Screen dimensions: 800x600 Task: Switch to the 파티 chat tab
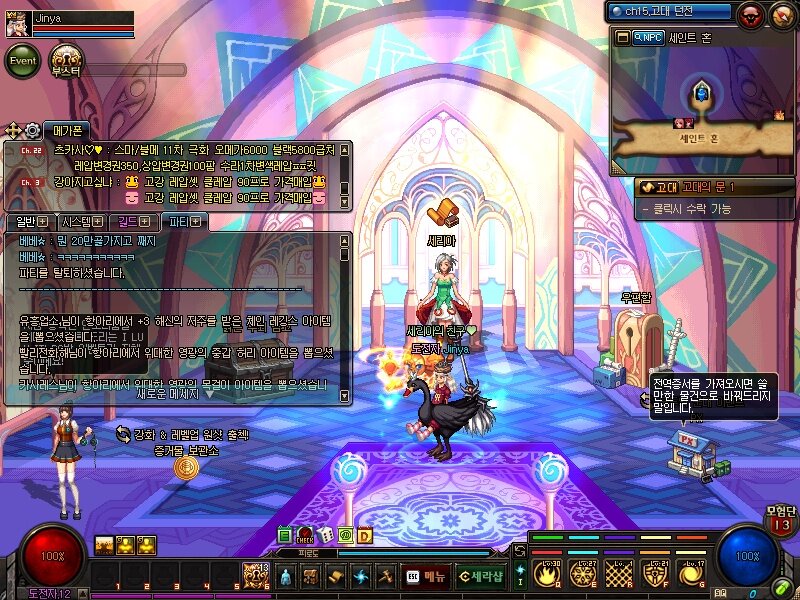185,221
